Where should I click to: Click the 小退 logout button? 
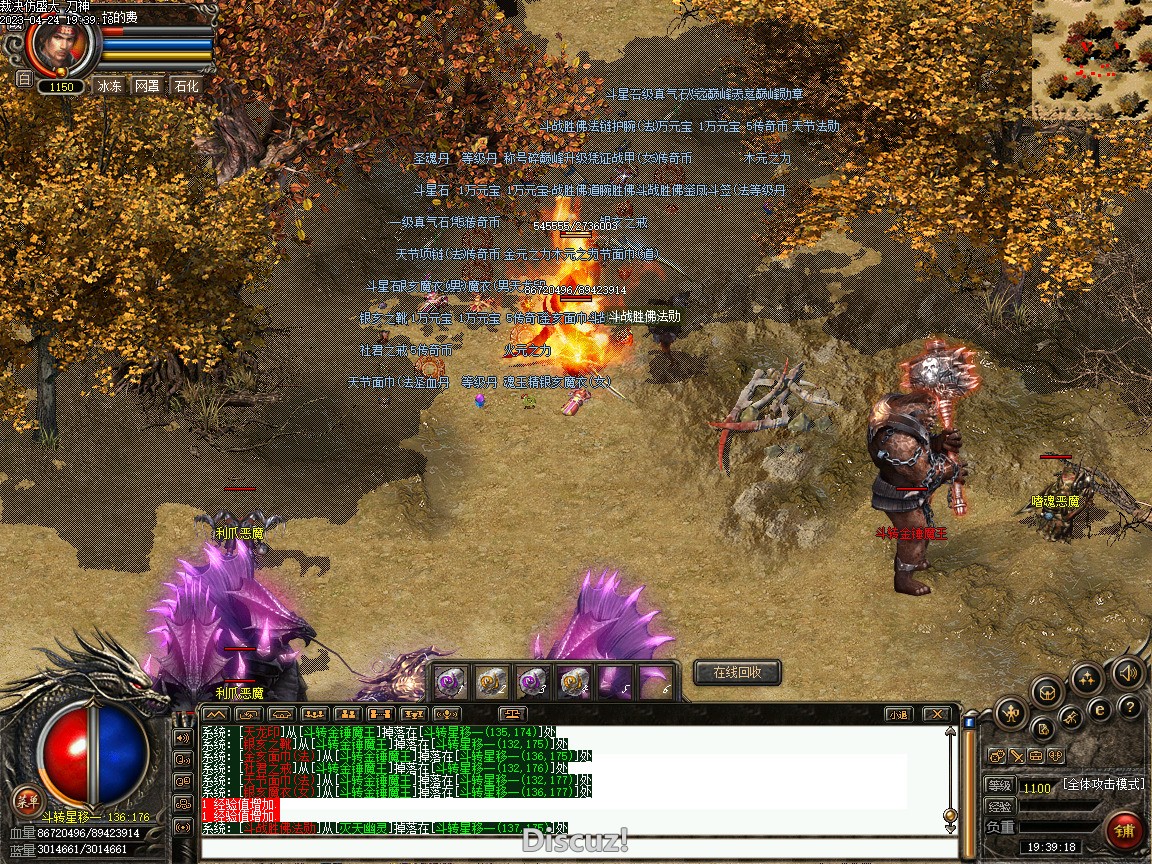pos(898,714)
